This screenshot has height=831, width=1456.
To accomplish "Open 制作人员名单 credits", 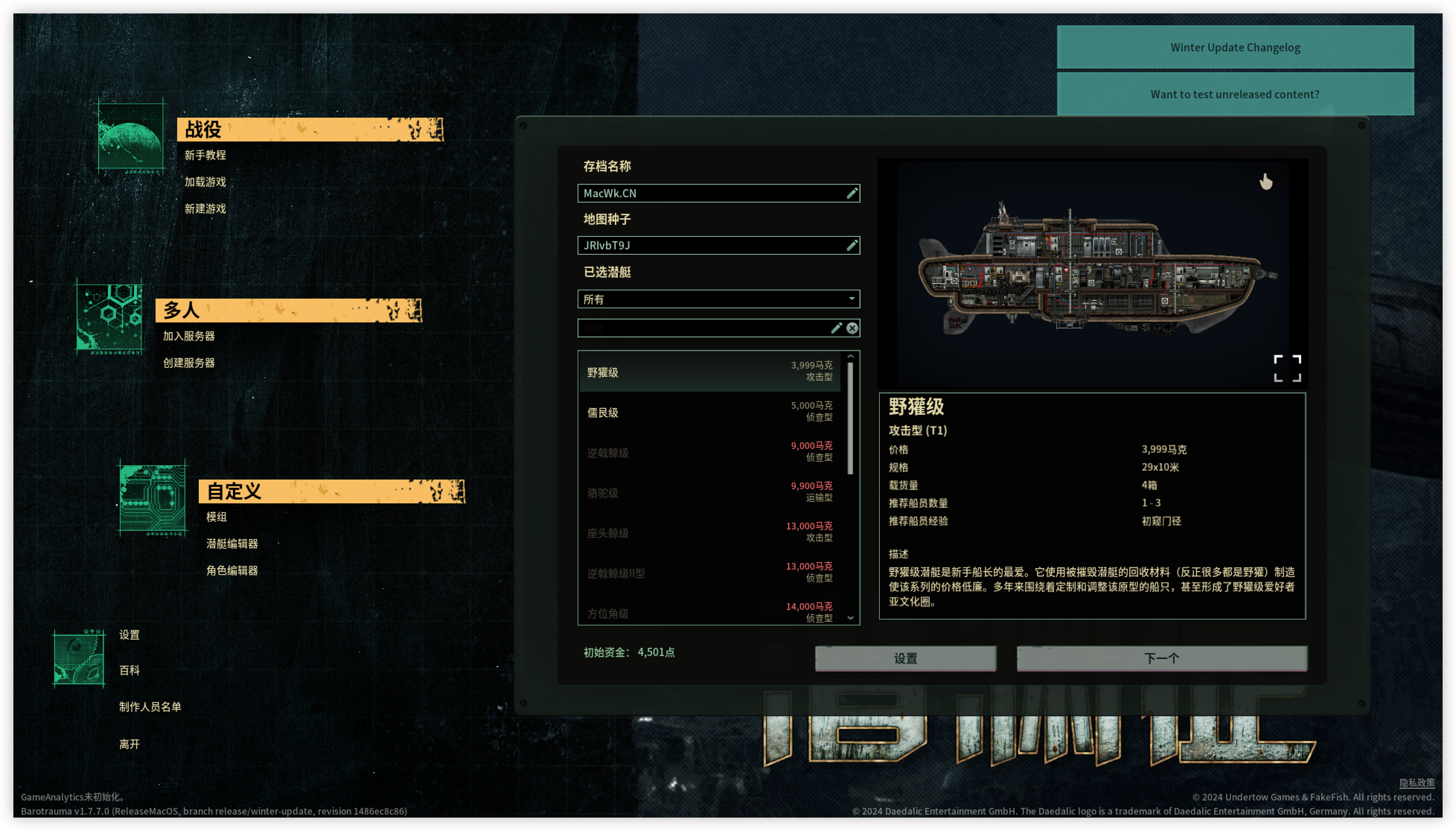I will 150,707.
